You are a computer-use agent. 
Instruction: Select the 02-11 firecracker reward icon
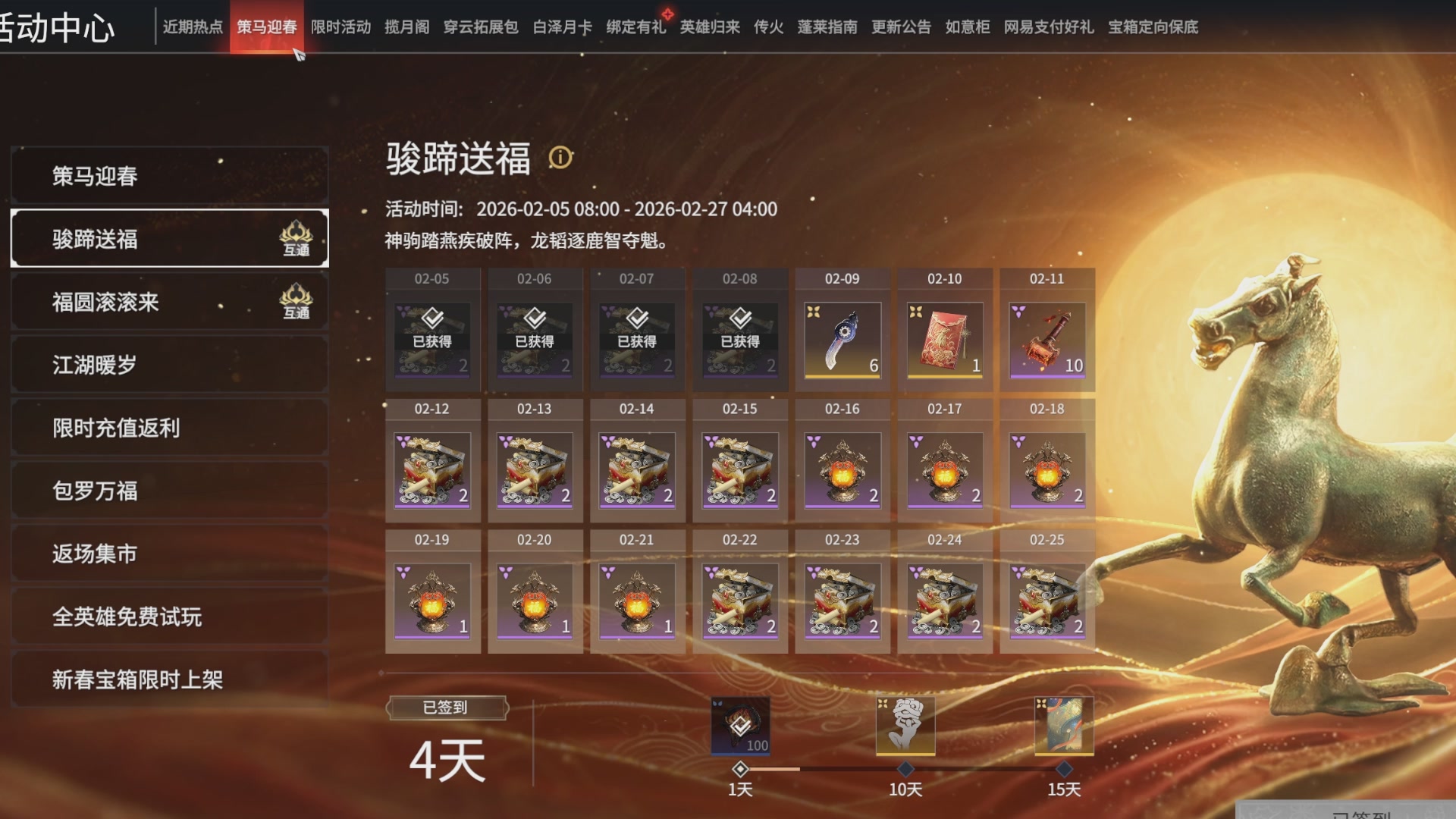1046,340
